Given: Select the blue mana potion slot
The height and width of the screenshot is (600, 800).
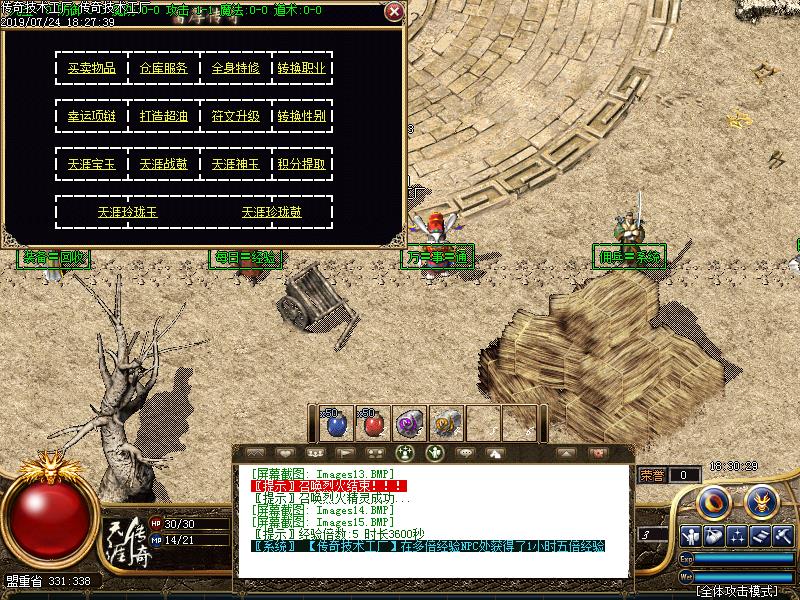Looking at the screenshot, I should click(336, 424).
